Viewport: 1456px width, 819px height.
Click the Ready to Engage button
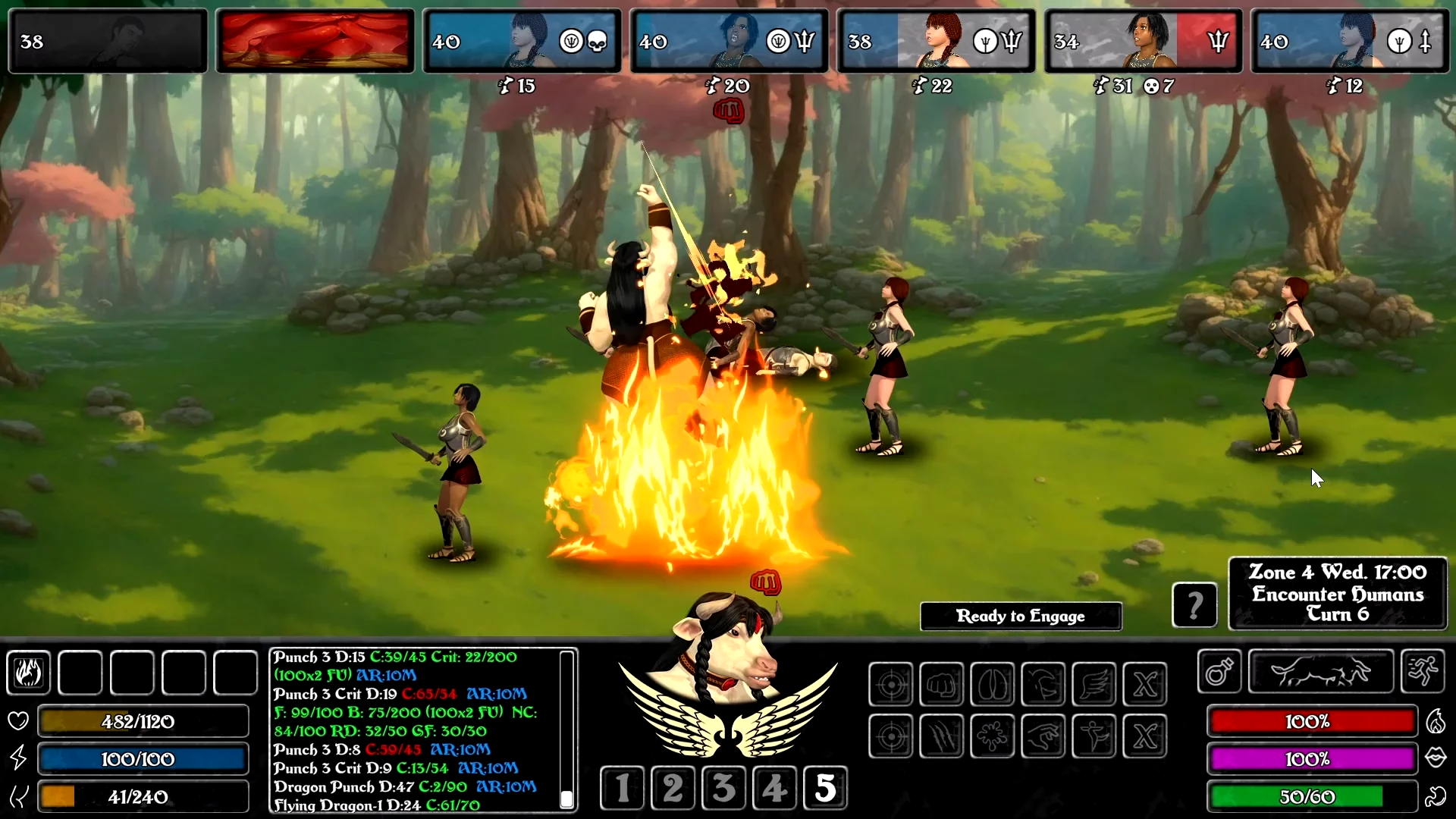pos(1020,616)
